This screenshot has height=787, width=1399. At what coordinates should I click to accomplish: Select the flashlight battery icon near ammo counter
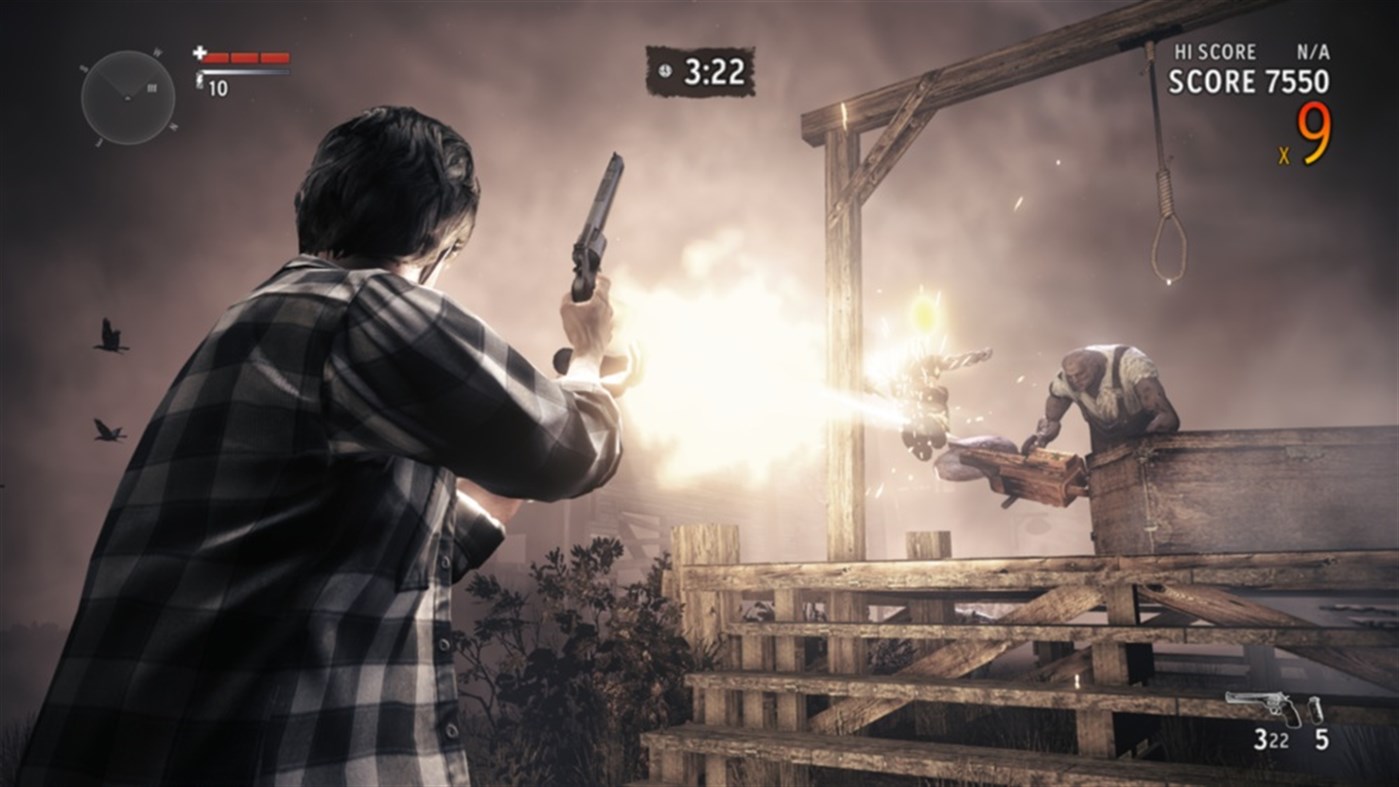[x=1315, y=710]
